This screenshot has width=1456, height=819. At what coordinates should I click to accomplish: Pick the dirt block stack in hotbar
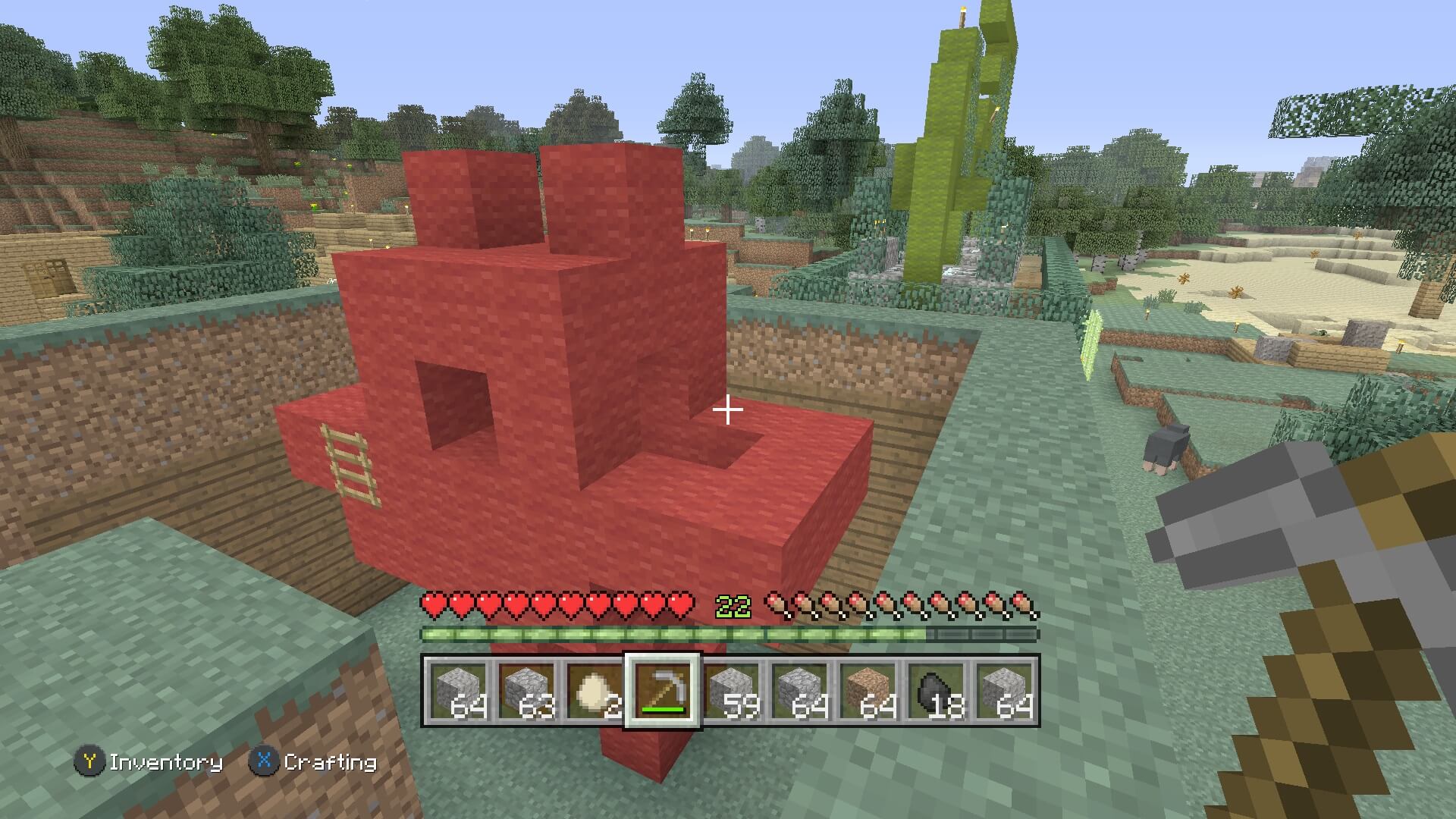867,691
